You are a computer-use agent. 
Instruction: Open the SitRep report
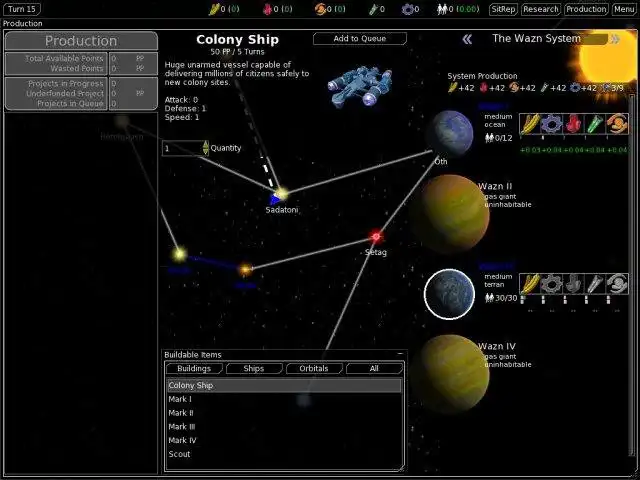tap(502, 9)
